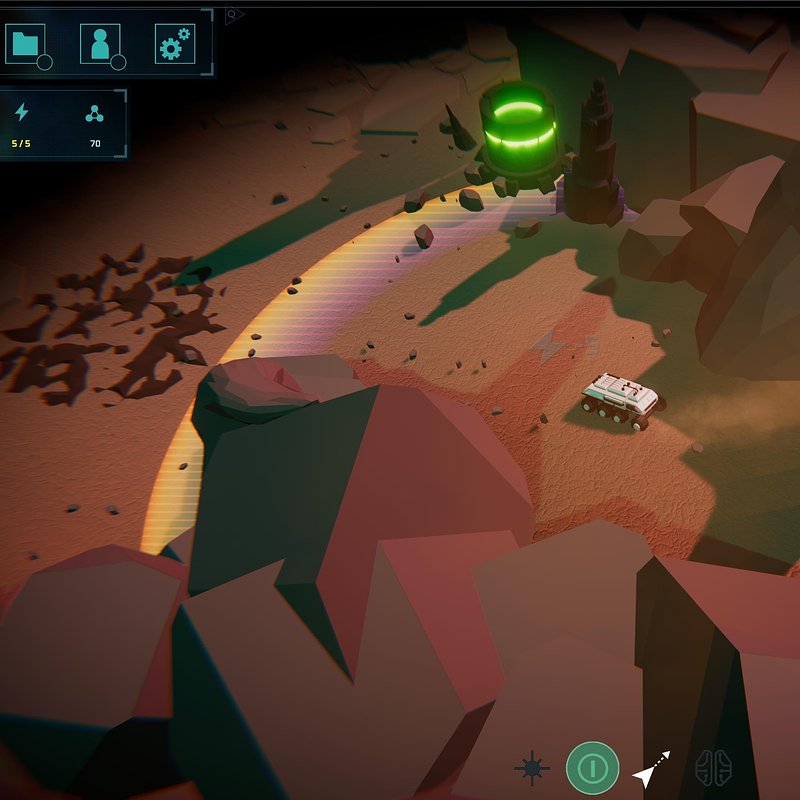The image size is (800, 800).
Task: Activate the brain circuit icon
Action: [713, 768]
